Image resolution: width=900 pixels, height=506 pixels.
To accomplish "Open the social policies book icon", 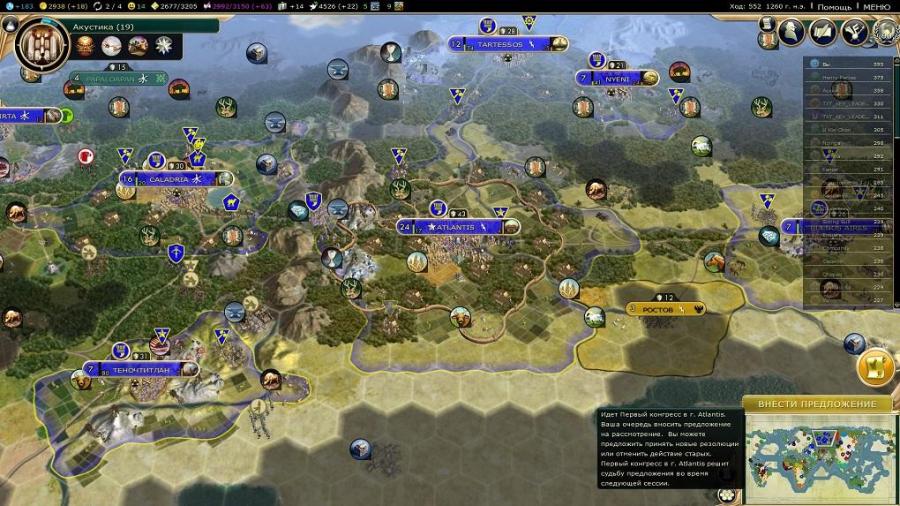I will tap(823, 32).
